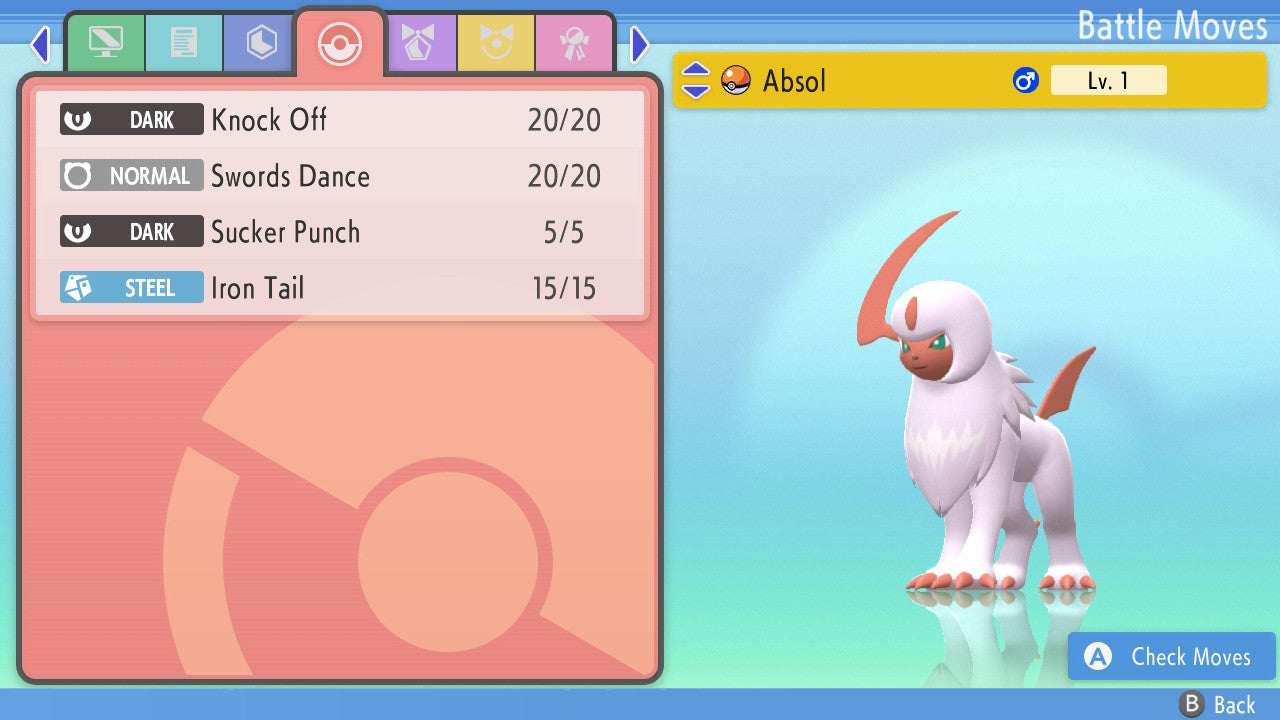Click the male gender symbol for Absol
The height and width of the screenshot is (720, 1280).
[1024, 80]
